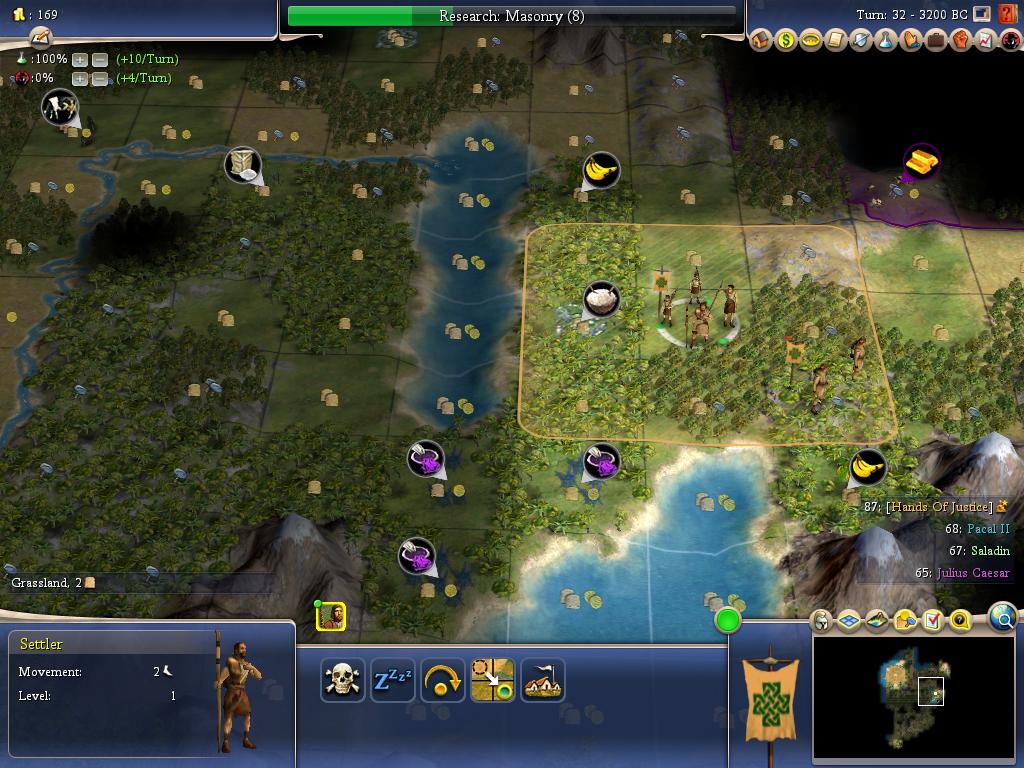
Task: Decrease the research rate with minus
Action: pos(100,59)
